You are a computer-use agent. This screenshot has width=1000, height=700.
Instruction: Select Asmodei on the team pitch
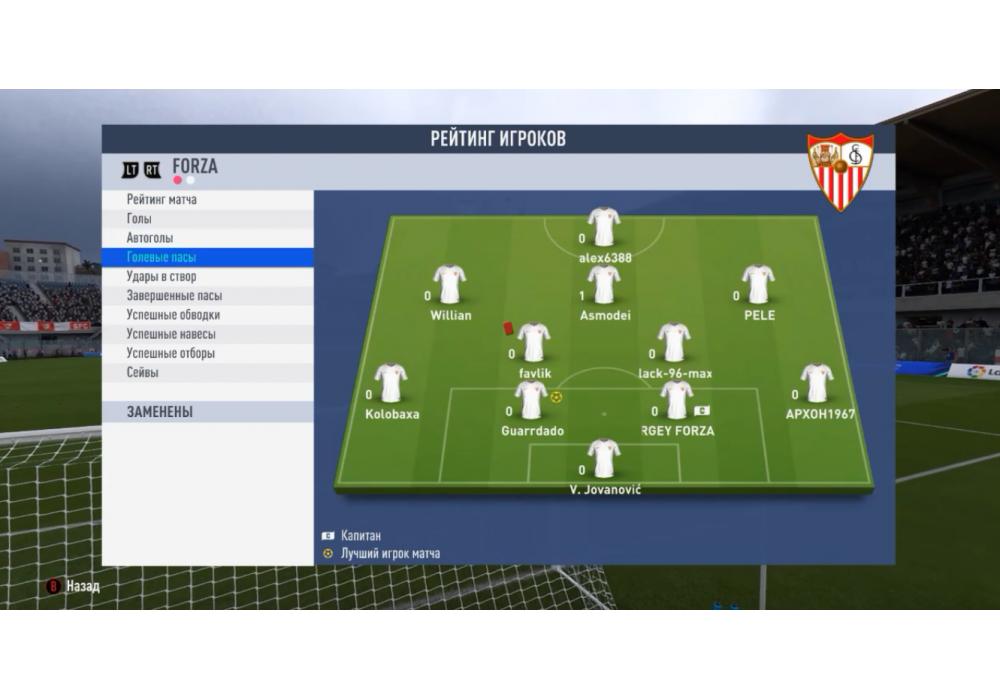click(x=604, y=285)
